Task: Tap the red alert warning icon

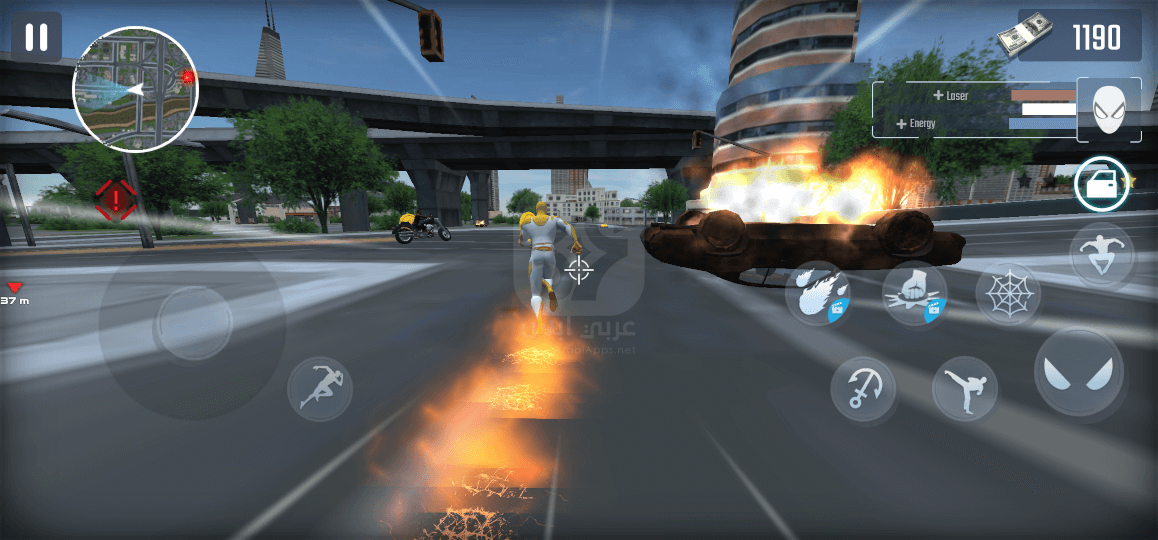Action: [116, 199]
